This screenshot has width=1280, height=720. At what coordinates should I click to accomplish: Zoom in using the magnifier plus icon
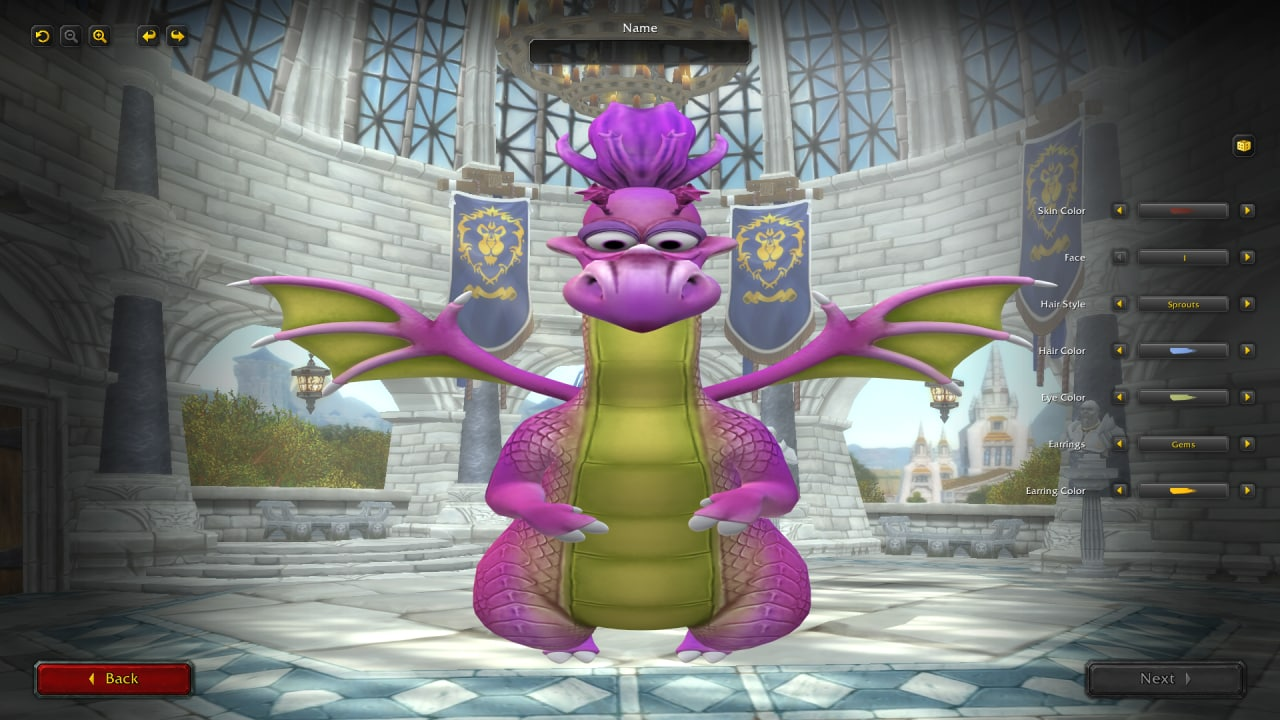coord(99,36)
